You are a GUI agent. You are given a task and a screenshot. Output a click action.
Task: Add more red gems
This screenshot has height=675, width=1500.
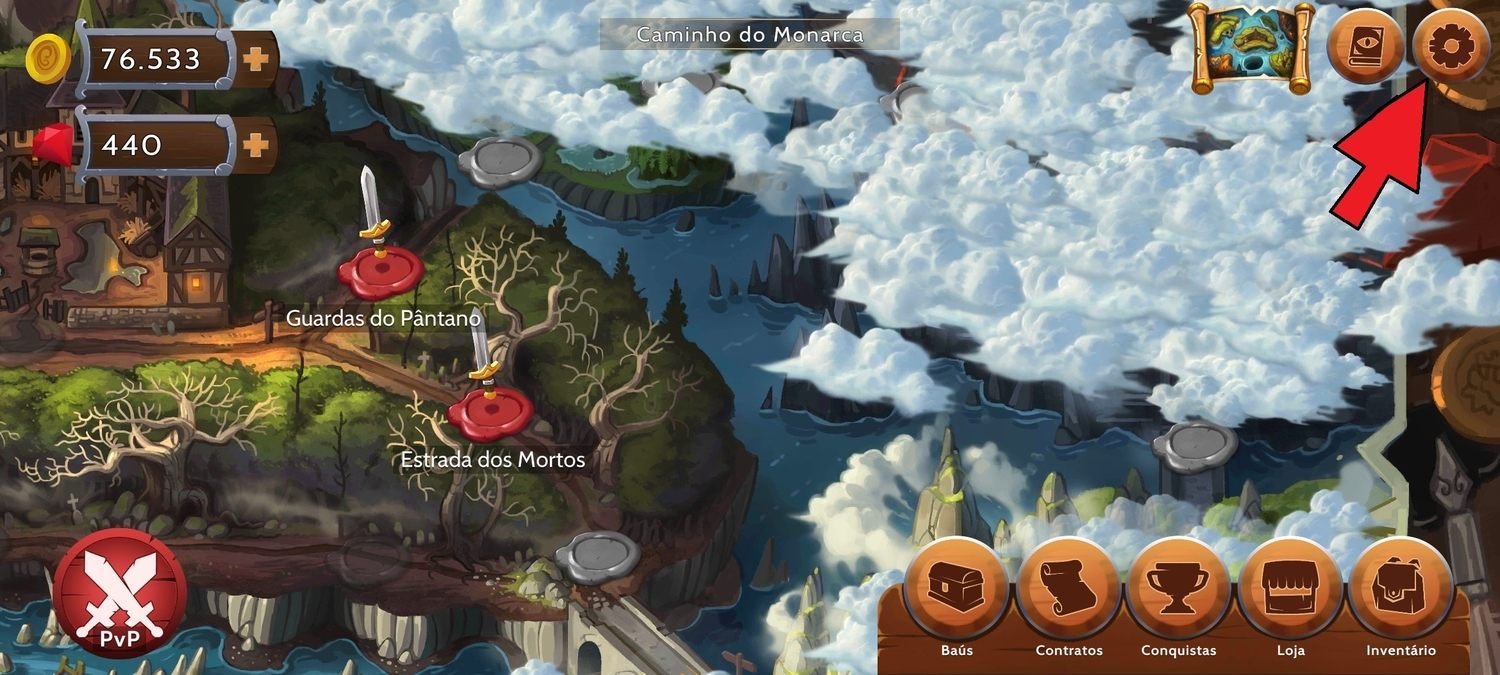point(257,145)
